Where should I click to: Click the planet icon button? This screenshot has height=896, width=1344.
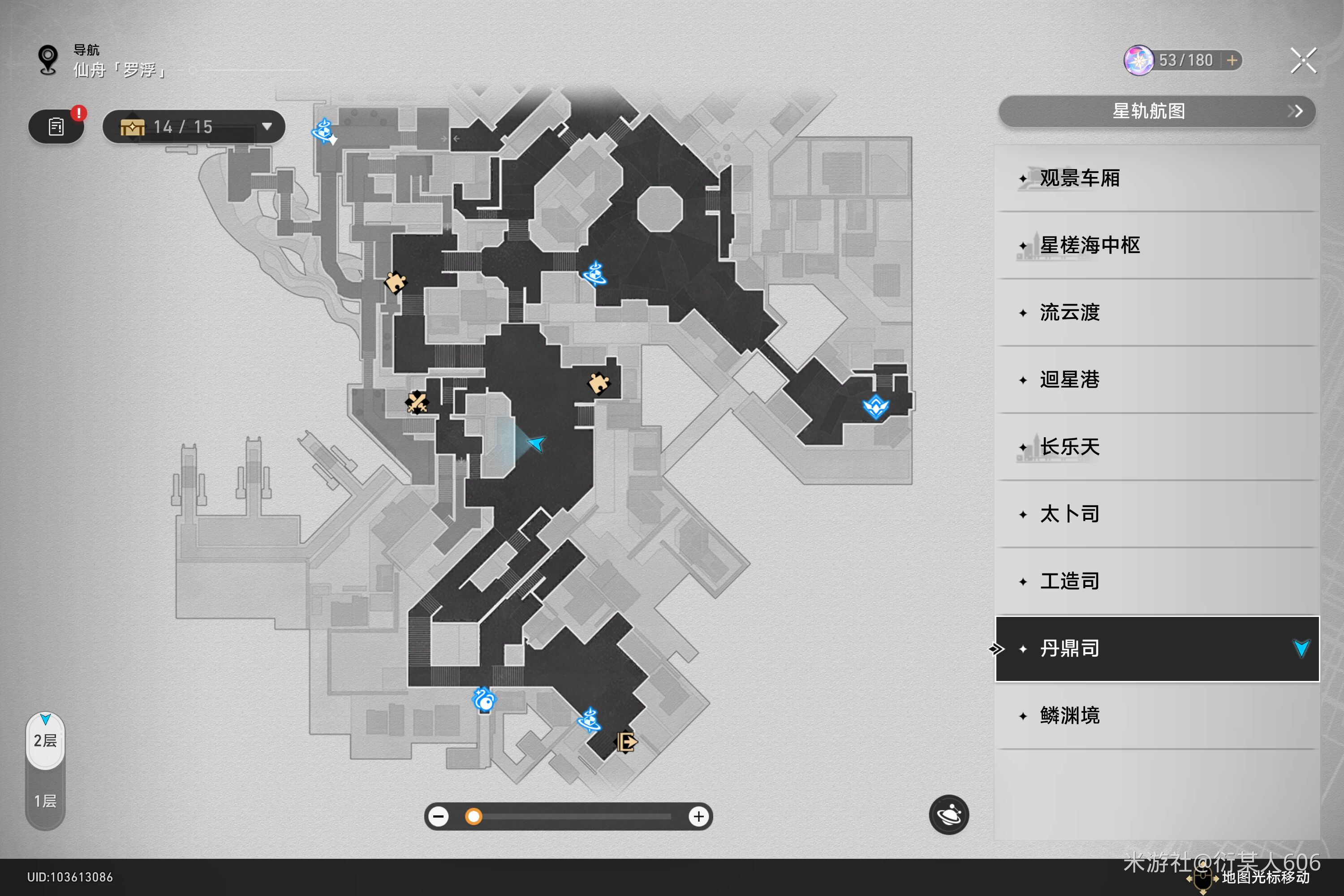click(948, 814)
